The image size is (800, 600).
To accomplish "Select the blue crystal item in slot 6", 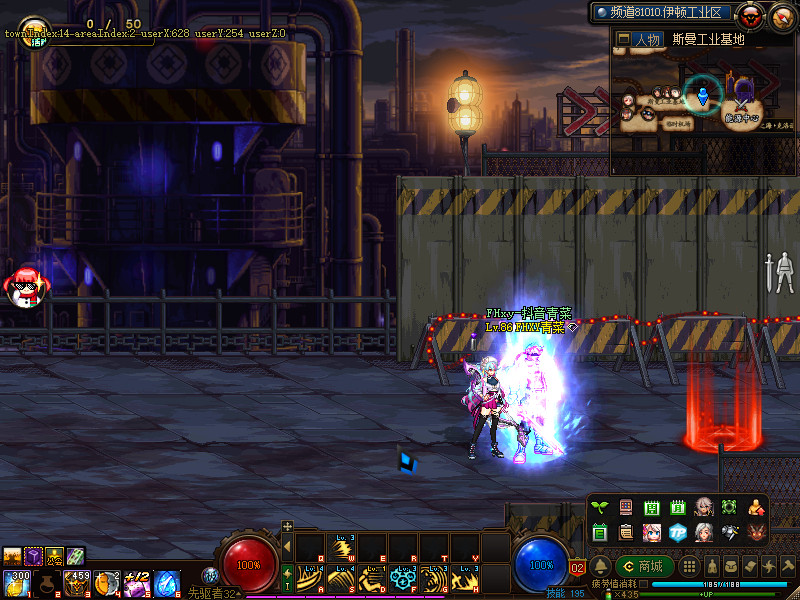I will [167, 581].
